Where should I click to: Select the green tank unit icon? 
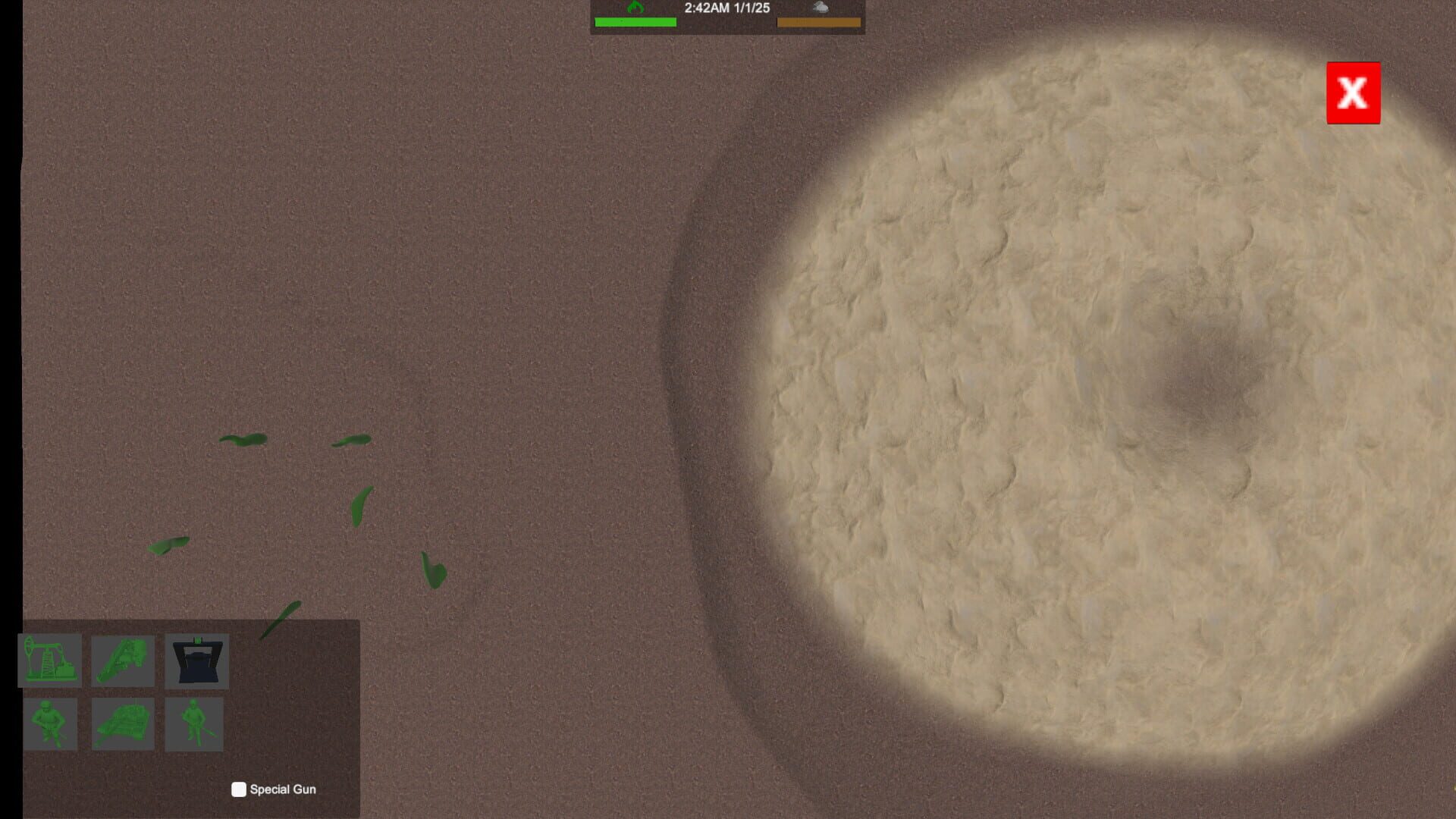(x=123, y=724)
